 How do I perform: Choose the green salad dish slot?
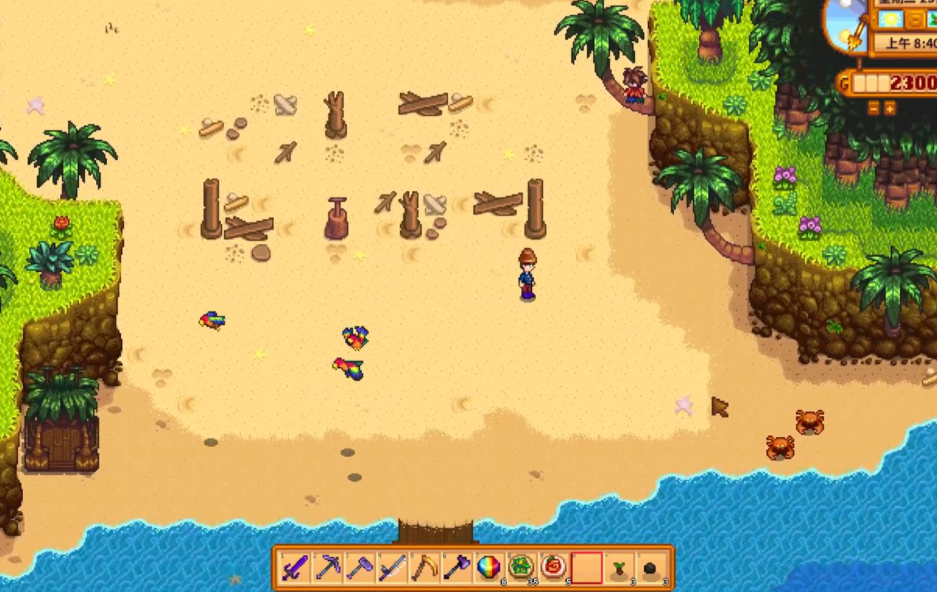(521, 567)
